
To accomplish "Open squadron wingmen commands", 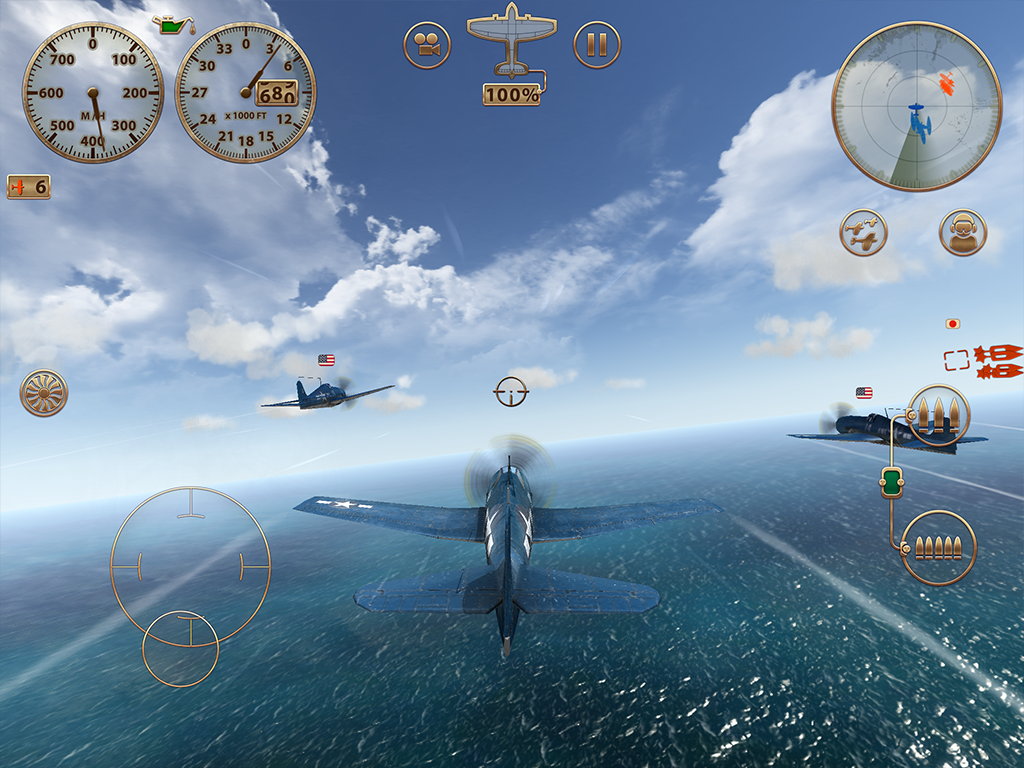I will point(863,233).
